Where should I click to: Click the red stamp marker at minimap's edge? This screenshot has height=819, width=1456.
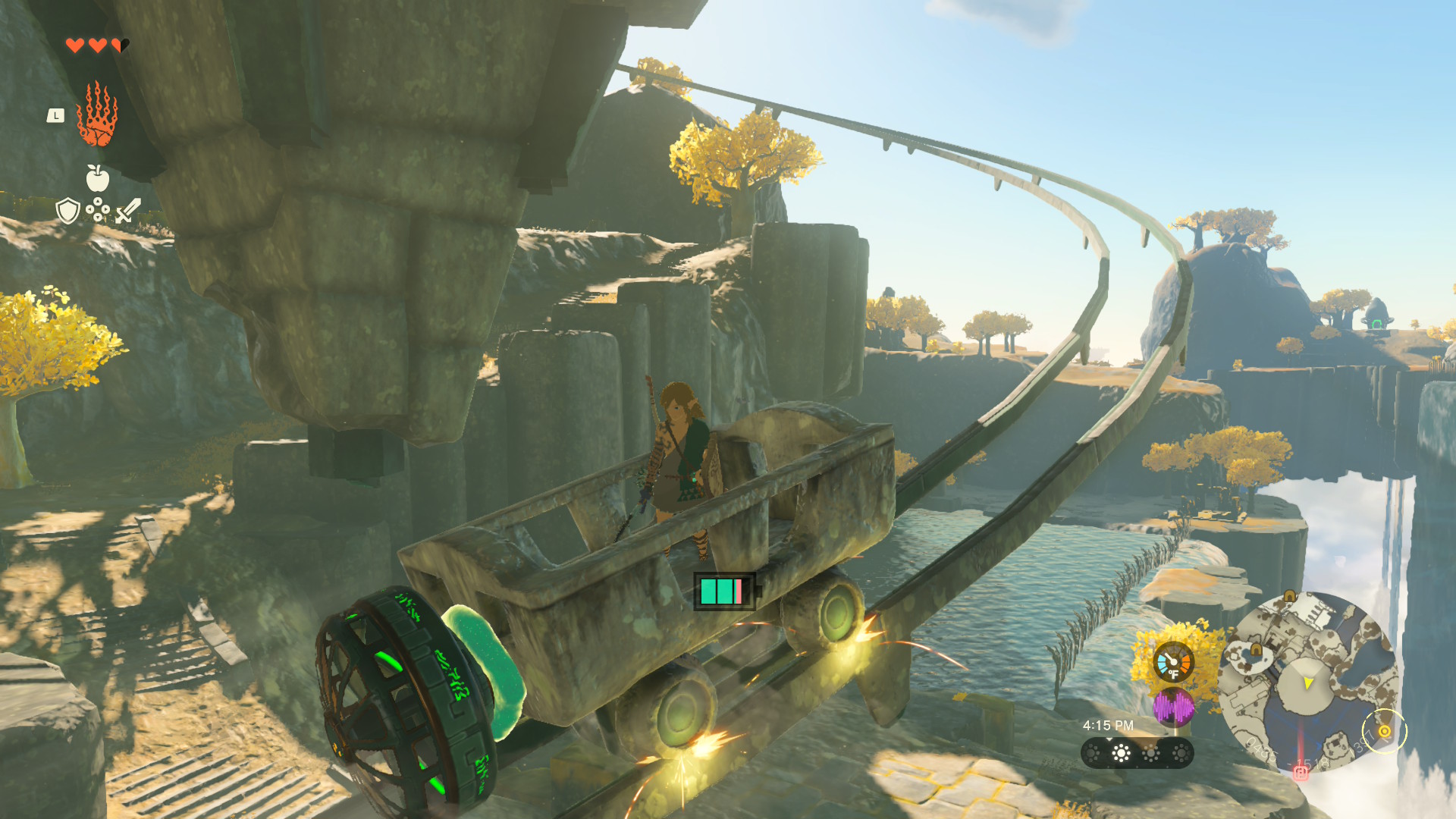(x=1301, y=773)
